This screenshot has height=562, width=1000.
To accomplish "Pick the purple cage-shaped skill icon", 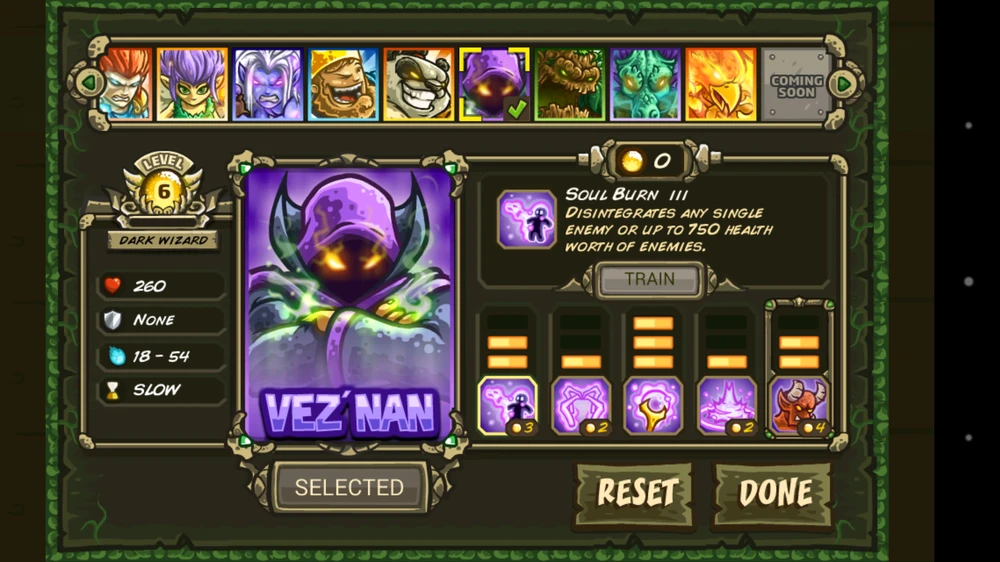I will click(x=580, y=405).
